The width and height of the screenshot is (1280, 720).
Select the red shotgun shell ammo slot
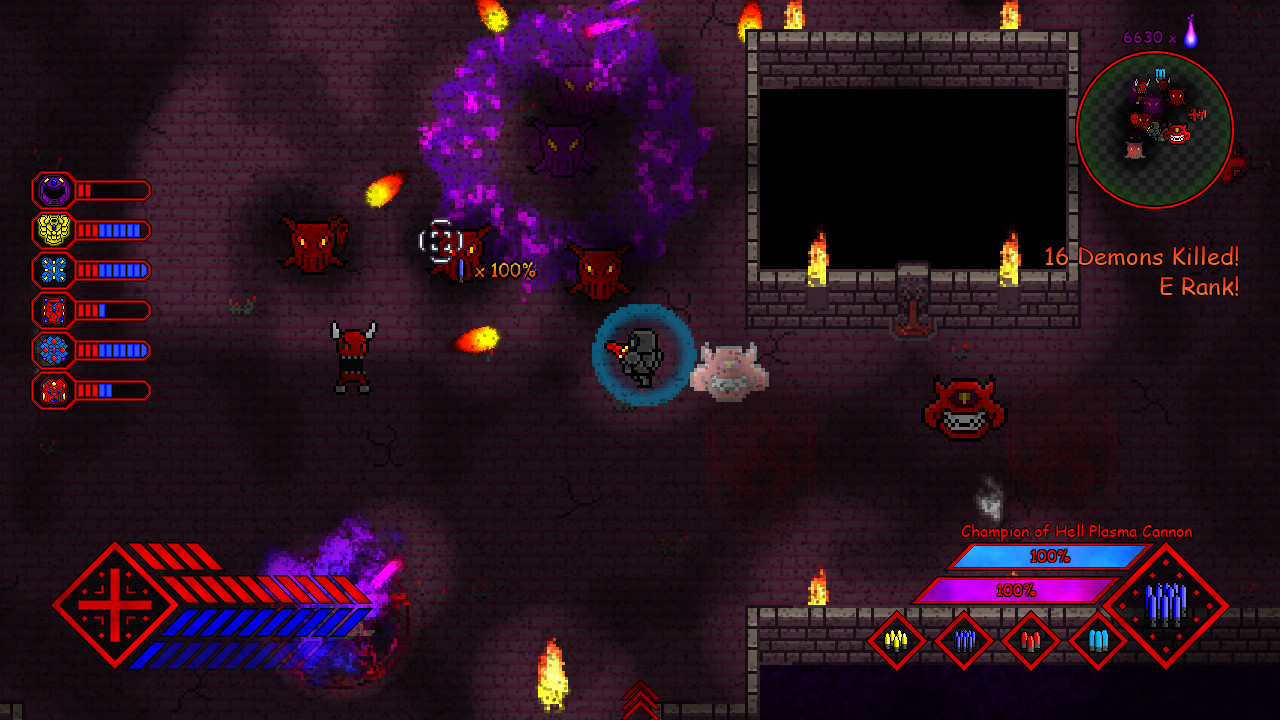point(1029,640)
